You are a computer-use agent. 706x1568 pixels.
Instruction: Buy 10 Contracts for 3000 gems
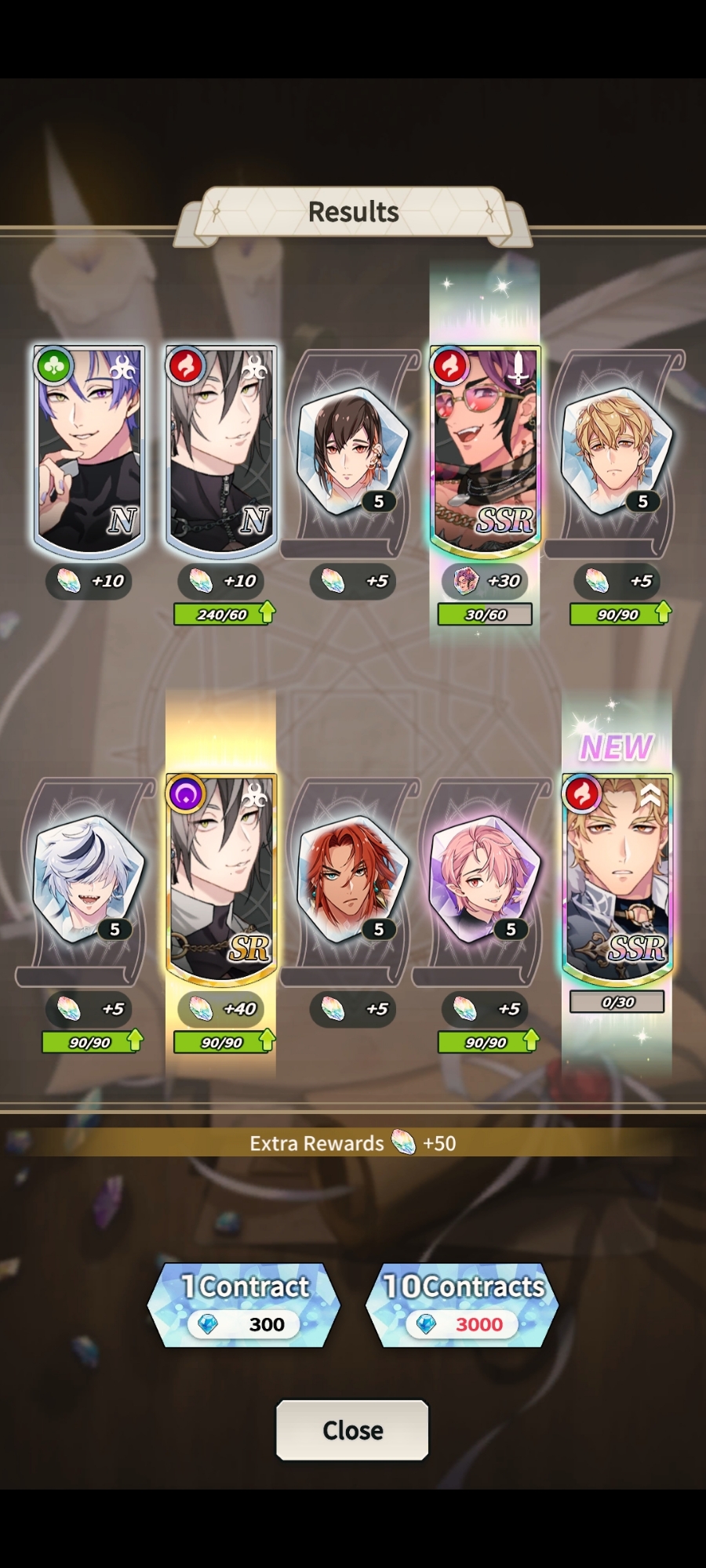[463, 1305]
